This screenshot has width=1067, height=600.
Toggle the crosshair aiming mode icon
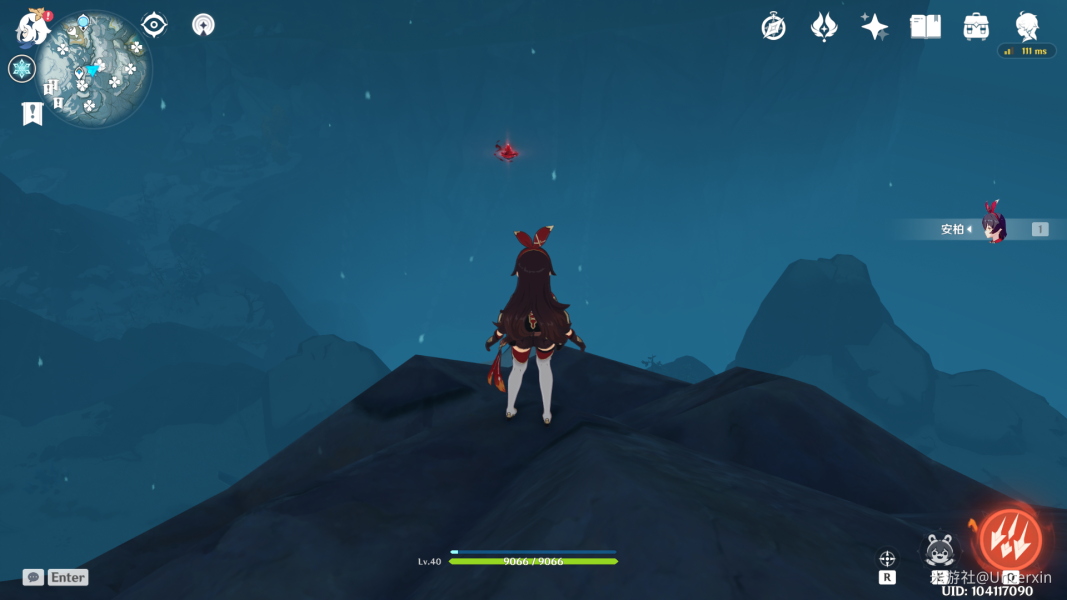[887, 559]
